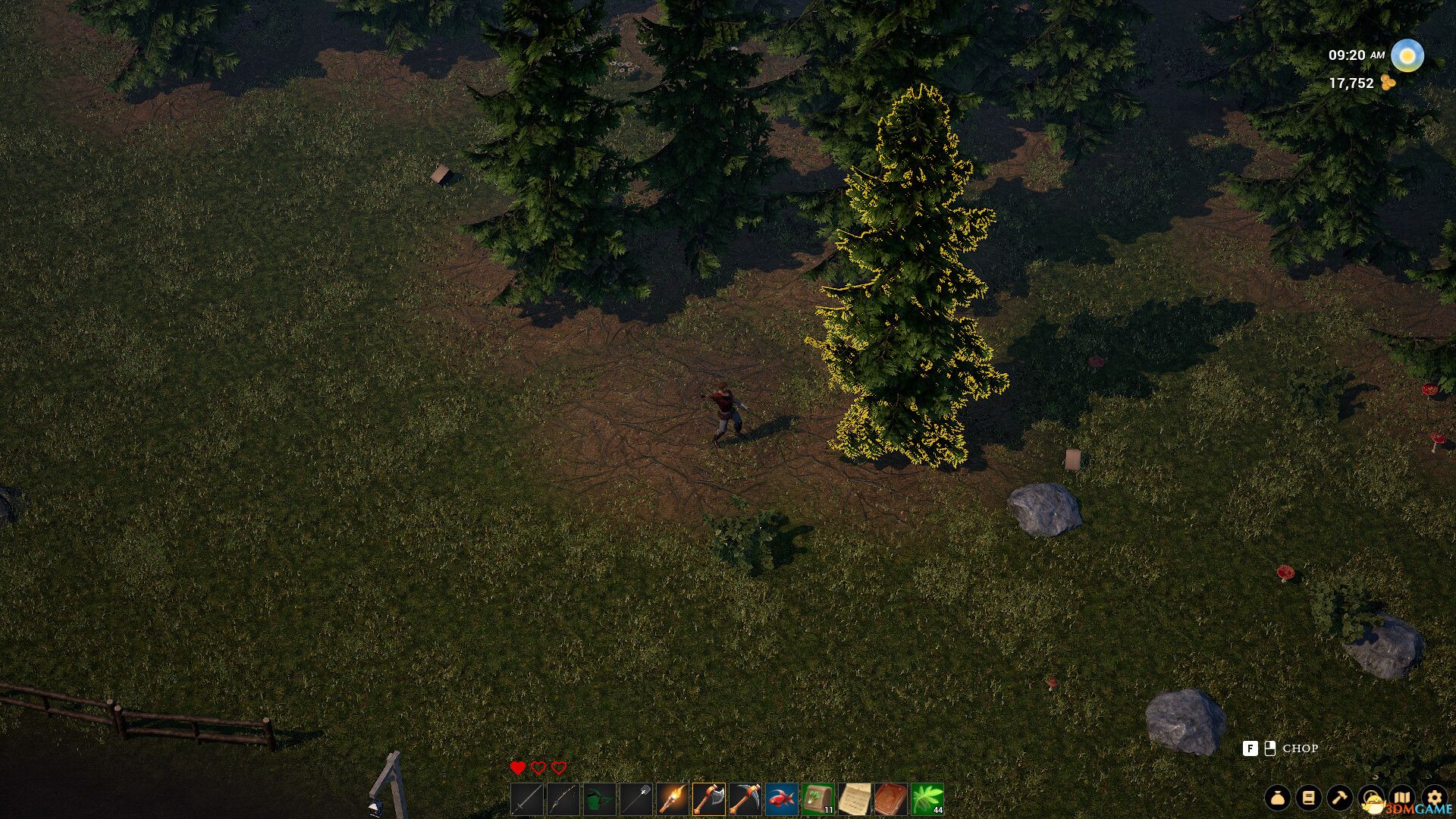
Task: Open the map icon
Action: click(x=1401, y=798)
